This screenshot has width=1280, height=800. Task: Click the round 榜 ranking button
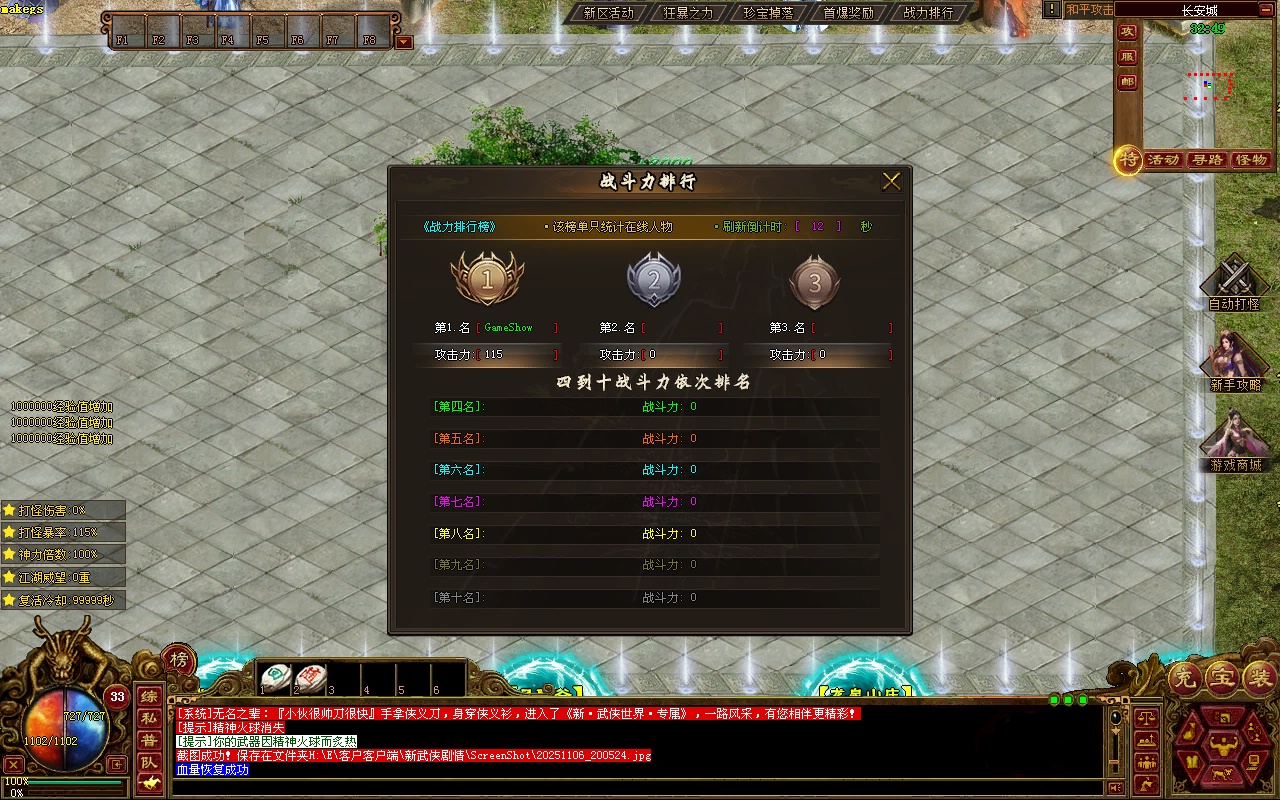(x=179, y=660)
